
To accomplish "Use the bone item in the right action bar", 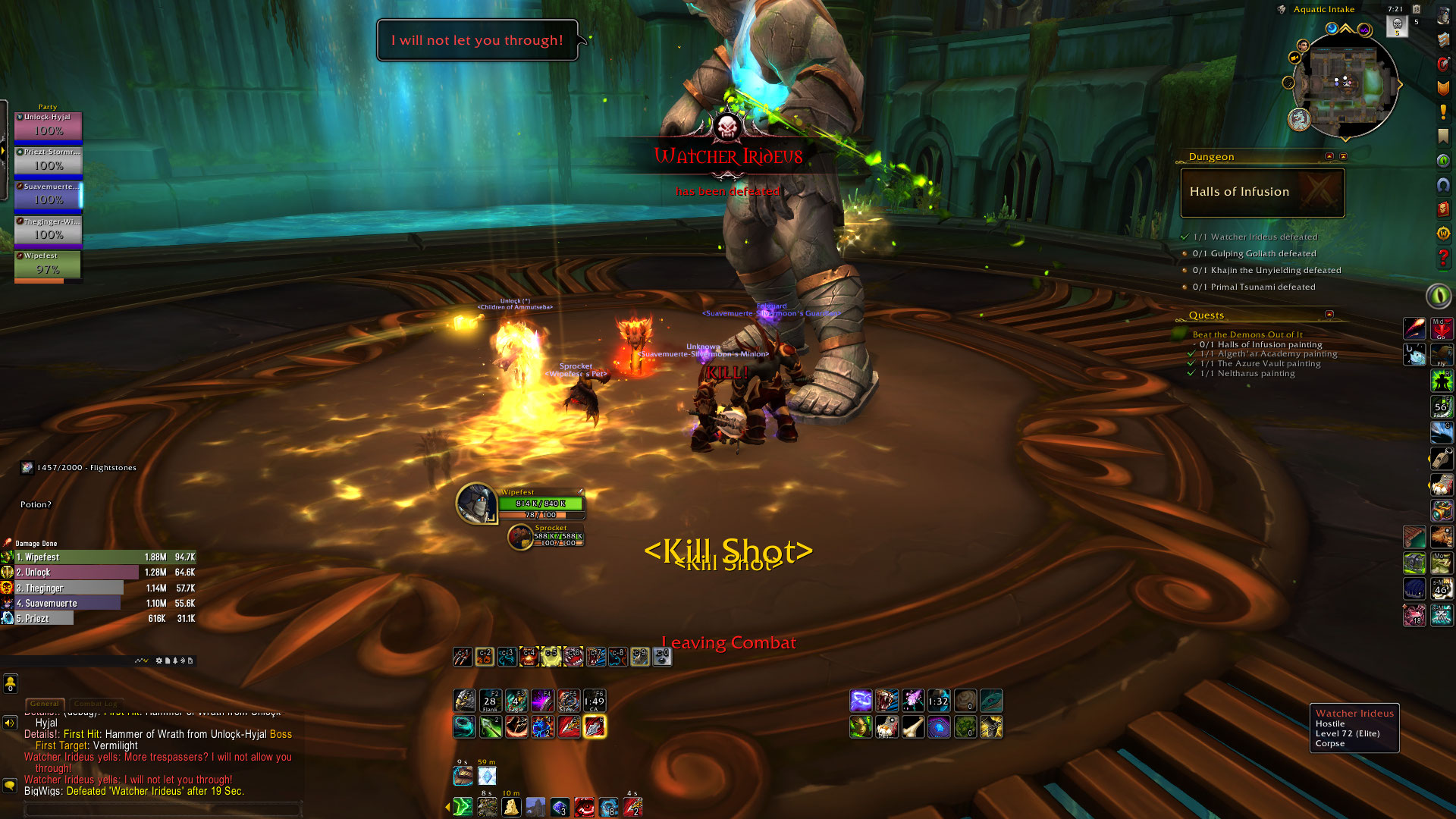I will click(x=913, y=727).
